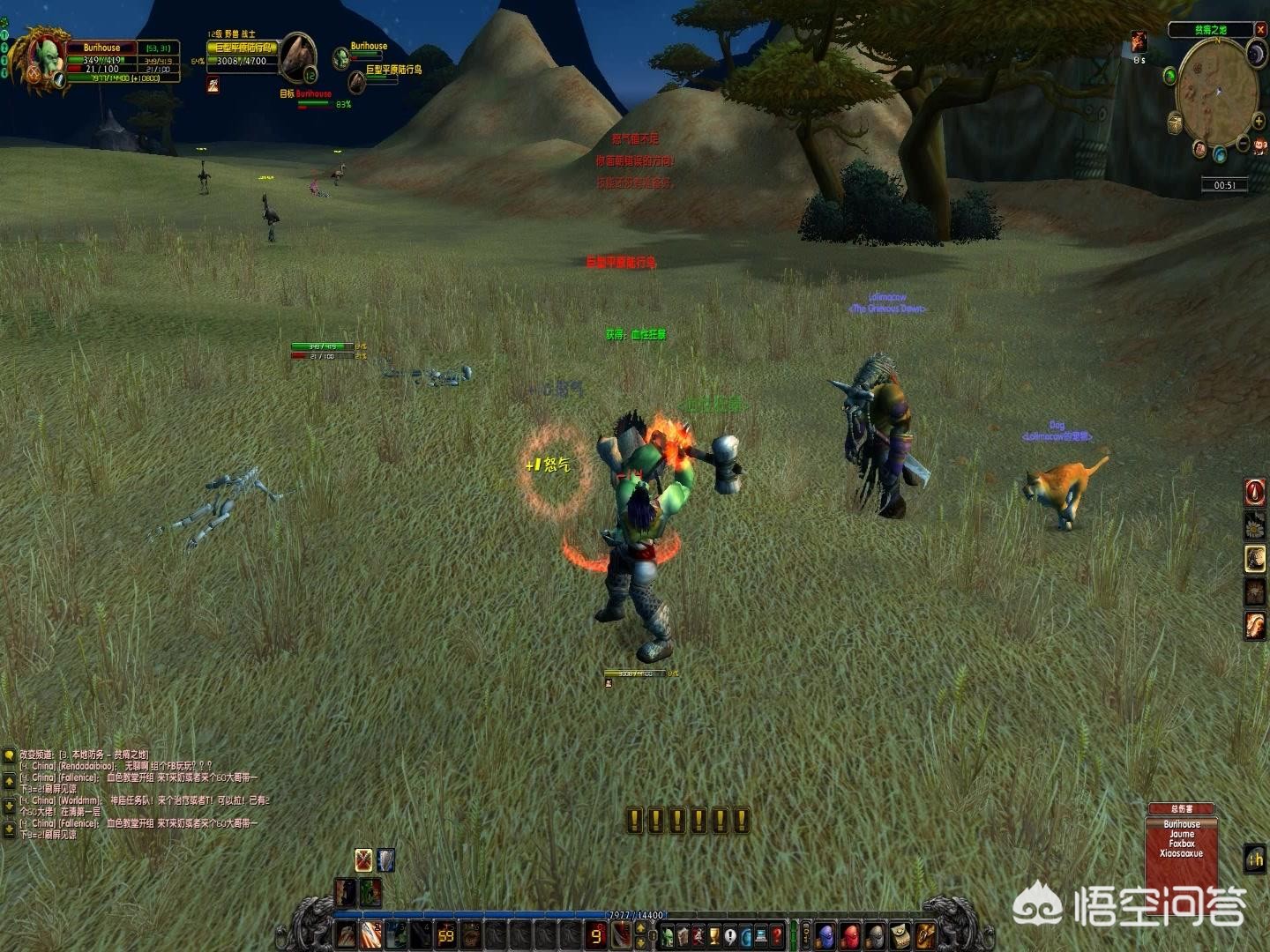1270x952 pixels.
Task: Open the blue bag slot
Action: click(825, 934)
